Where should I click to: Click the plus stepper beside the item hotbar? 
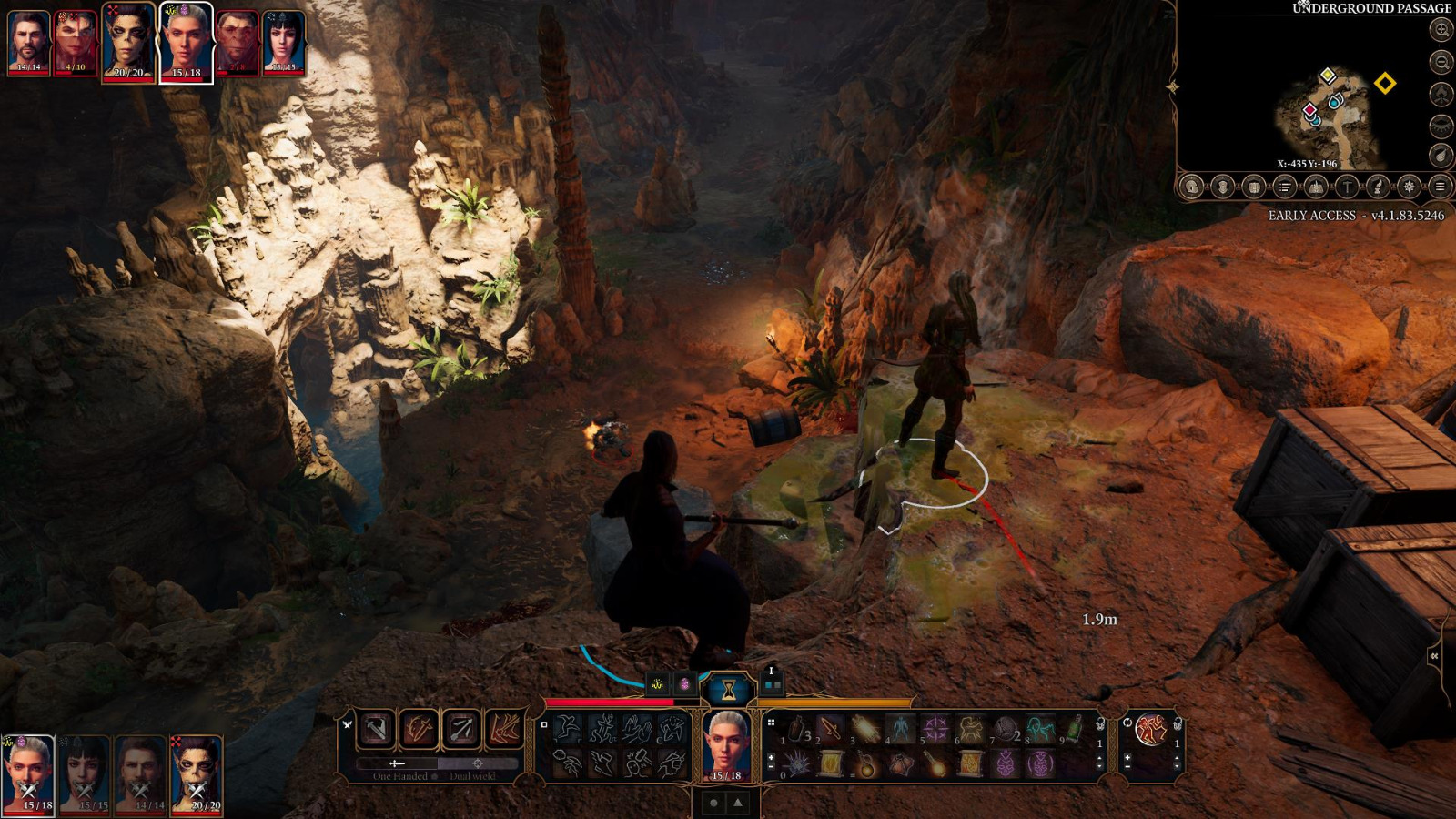coord(771,757)
